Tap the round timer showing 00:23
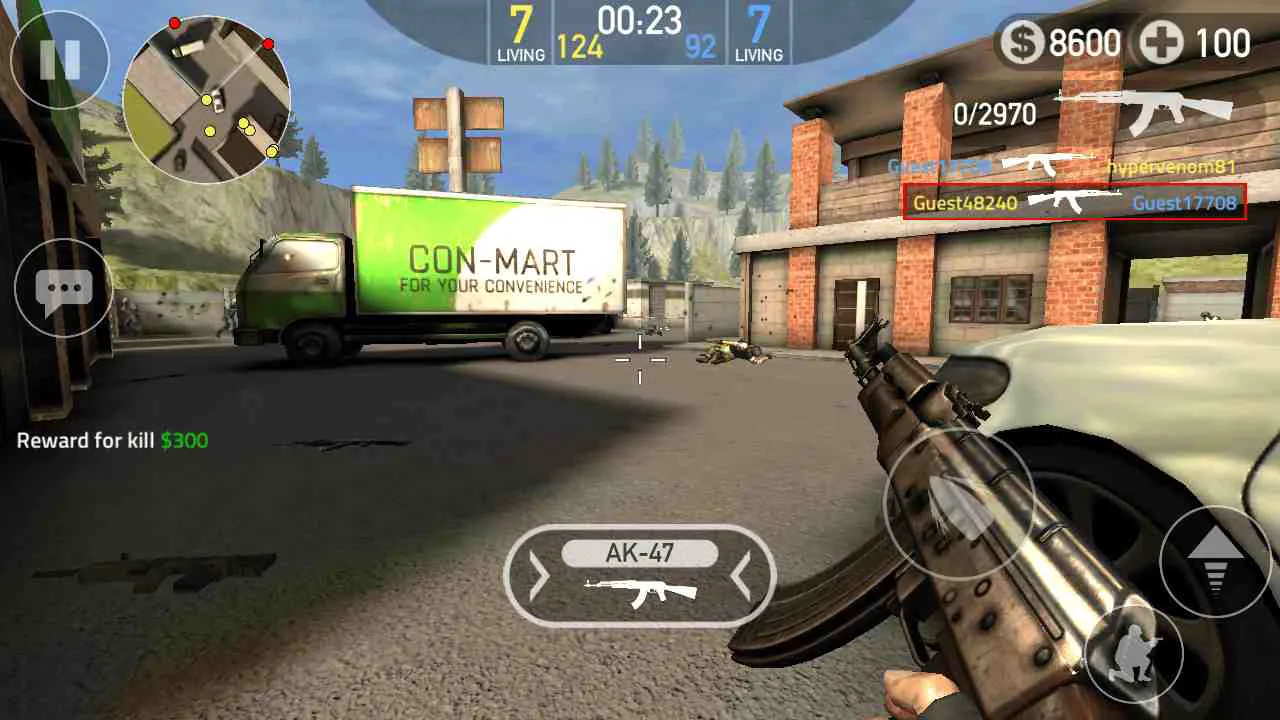The image size is (1280, 720). click(x=640, y=20)
